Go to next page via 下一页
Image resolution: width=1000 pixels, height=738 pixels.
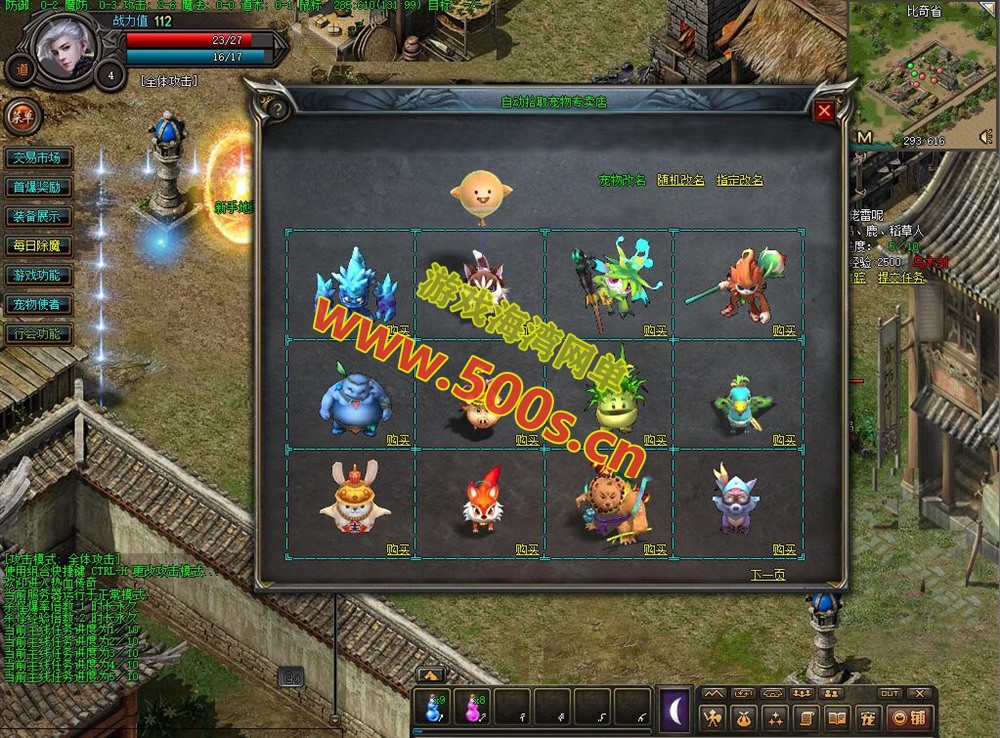pyautogui.click(x=768, y=575)
